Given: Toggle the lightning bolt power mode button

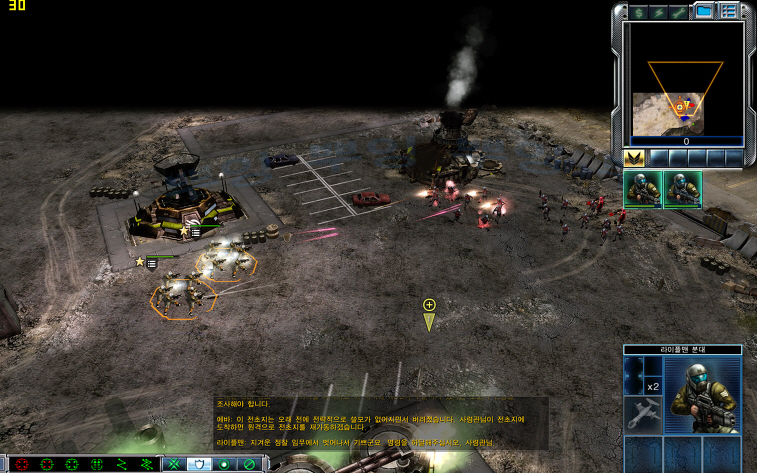Looking at the screenshot, I should click(x=659, y=12).
